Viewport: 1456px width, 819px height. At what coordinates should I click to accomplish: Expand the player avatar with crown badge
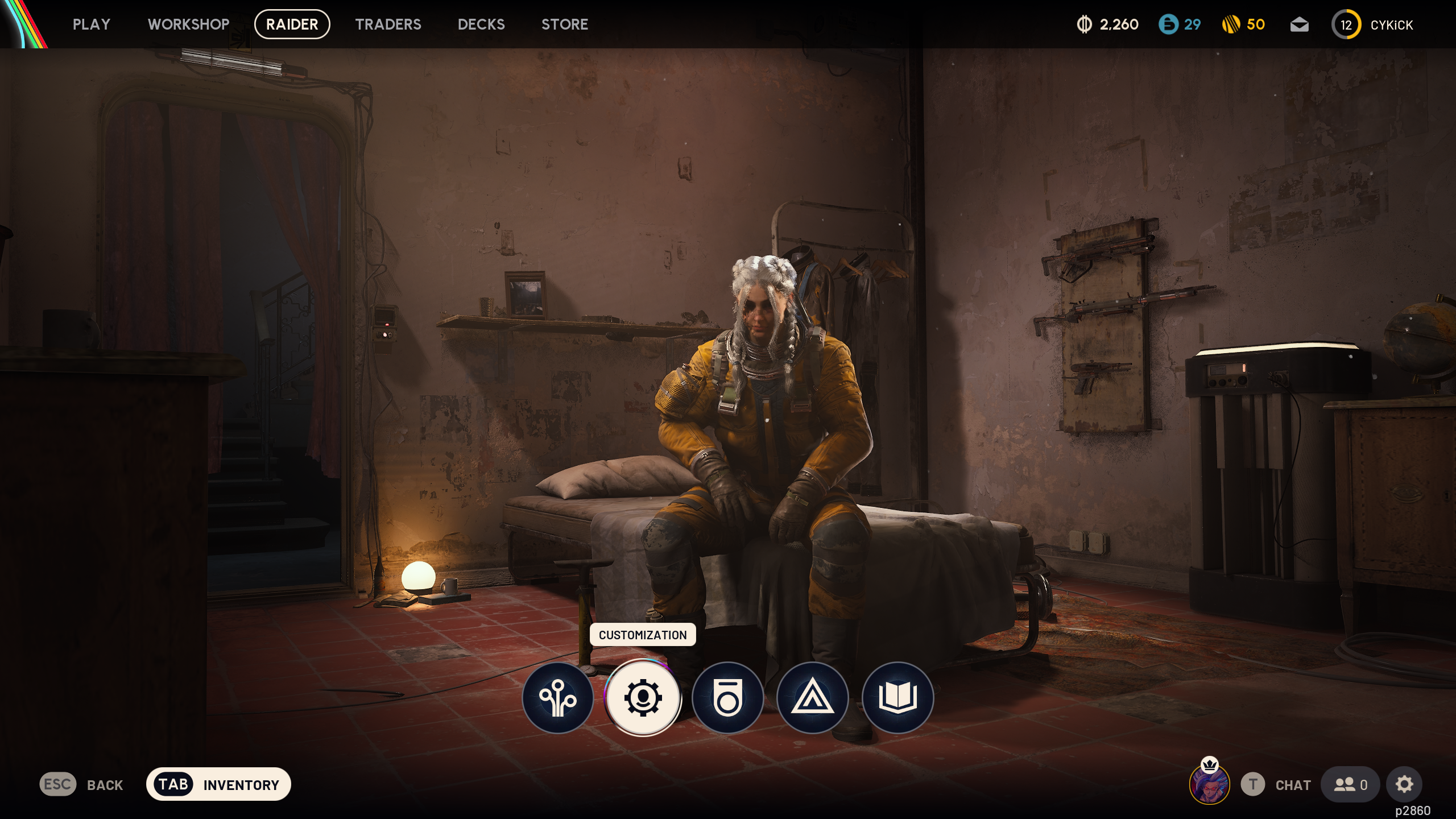pyautogui.click(x=1210, y=784)
